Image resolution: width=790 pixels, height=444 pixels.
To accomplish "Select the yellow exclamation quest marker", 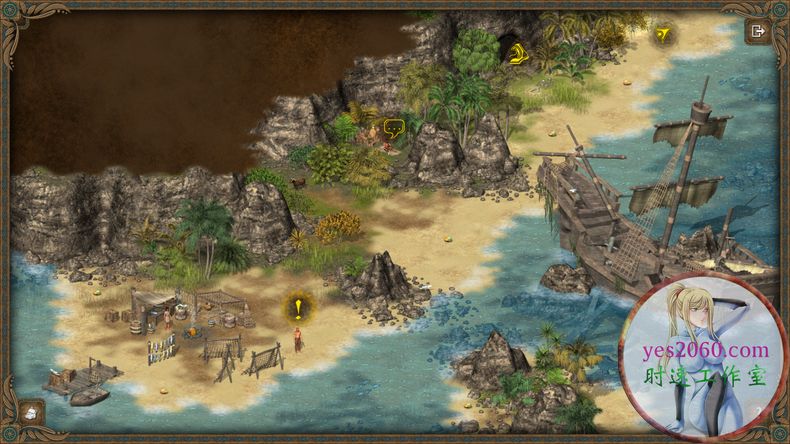I will coord(298,307).
